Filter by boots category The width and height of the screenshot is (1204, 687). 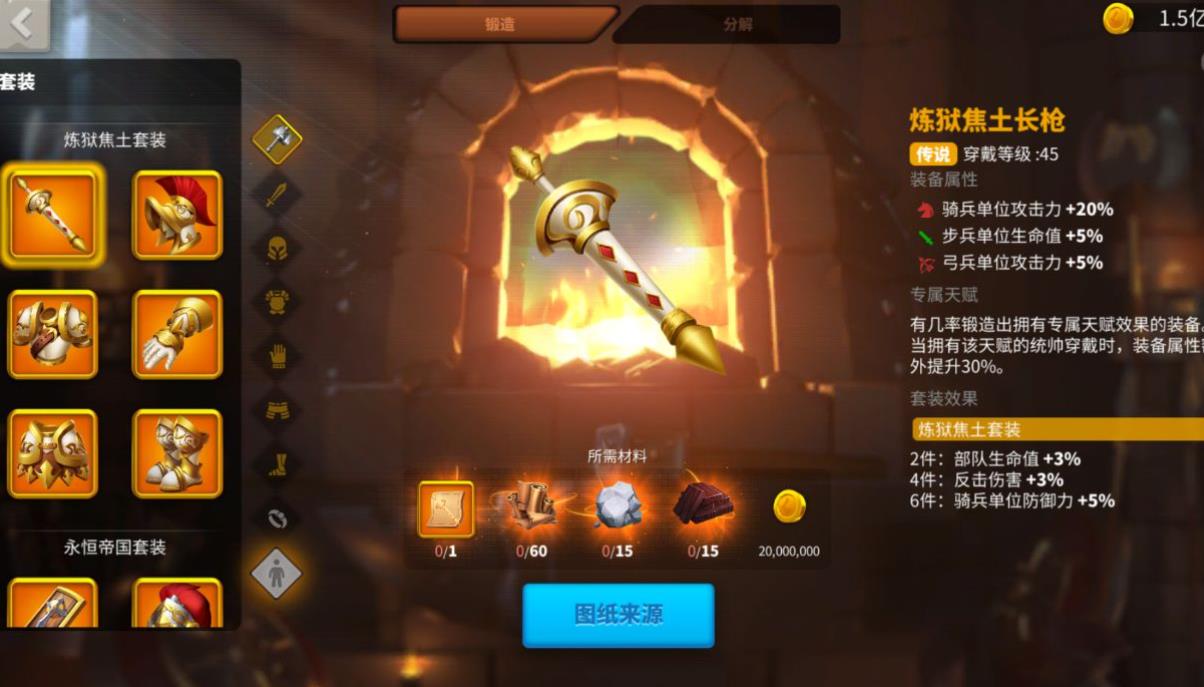277,463
